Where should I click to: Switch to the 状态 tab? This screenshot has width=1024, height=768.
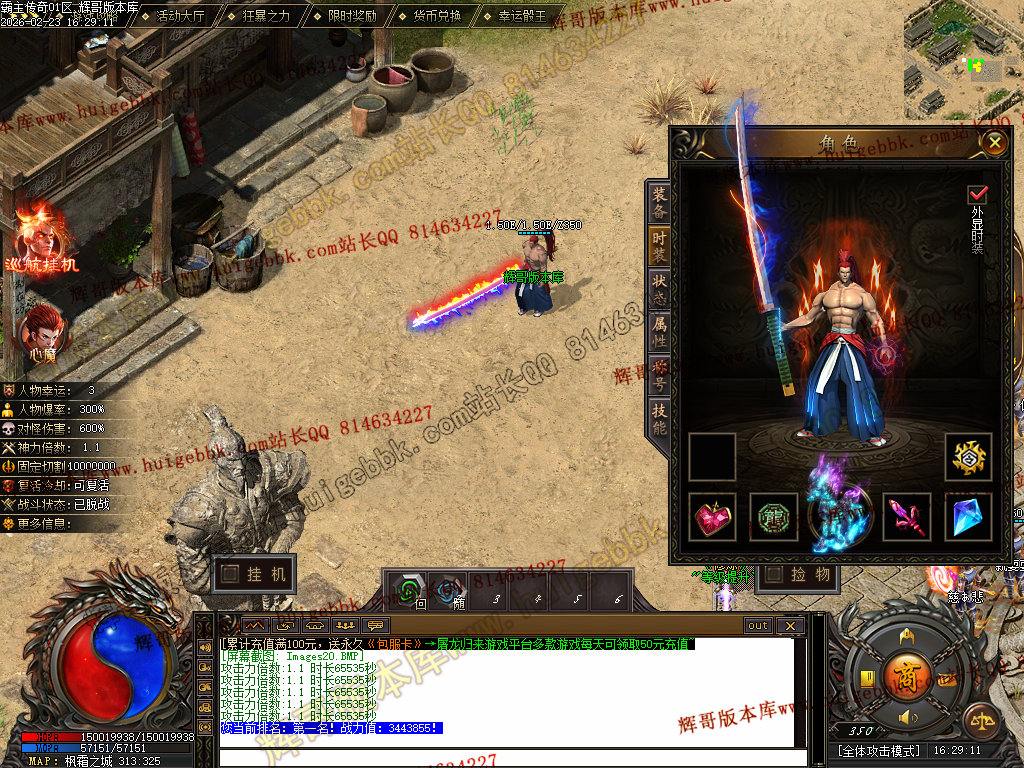659,289
